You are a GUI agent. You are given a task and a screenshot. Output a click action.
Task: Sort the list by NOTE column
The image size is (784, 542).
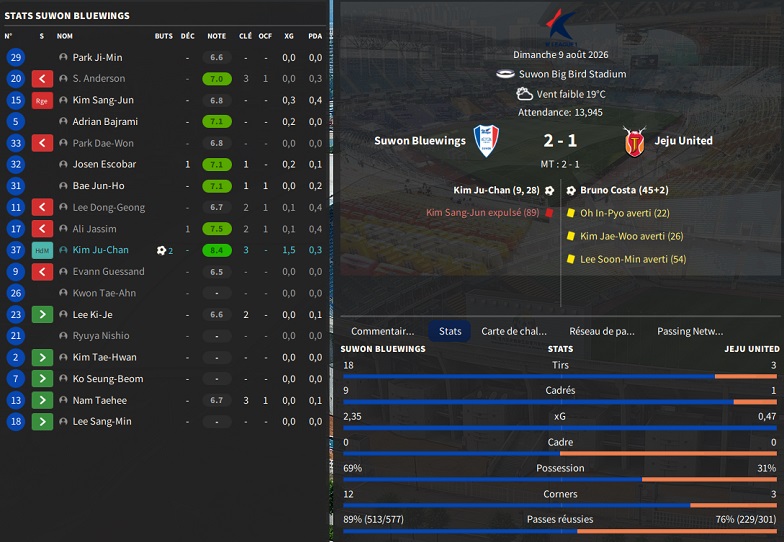216,36
